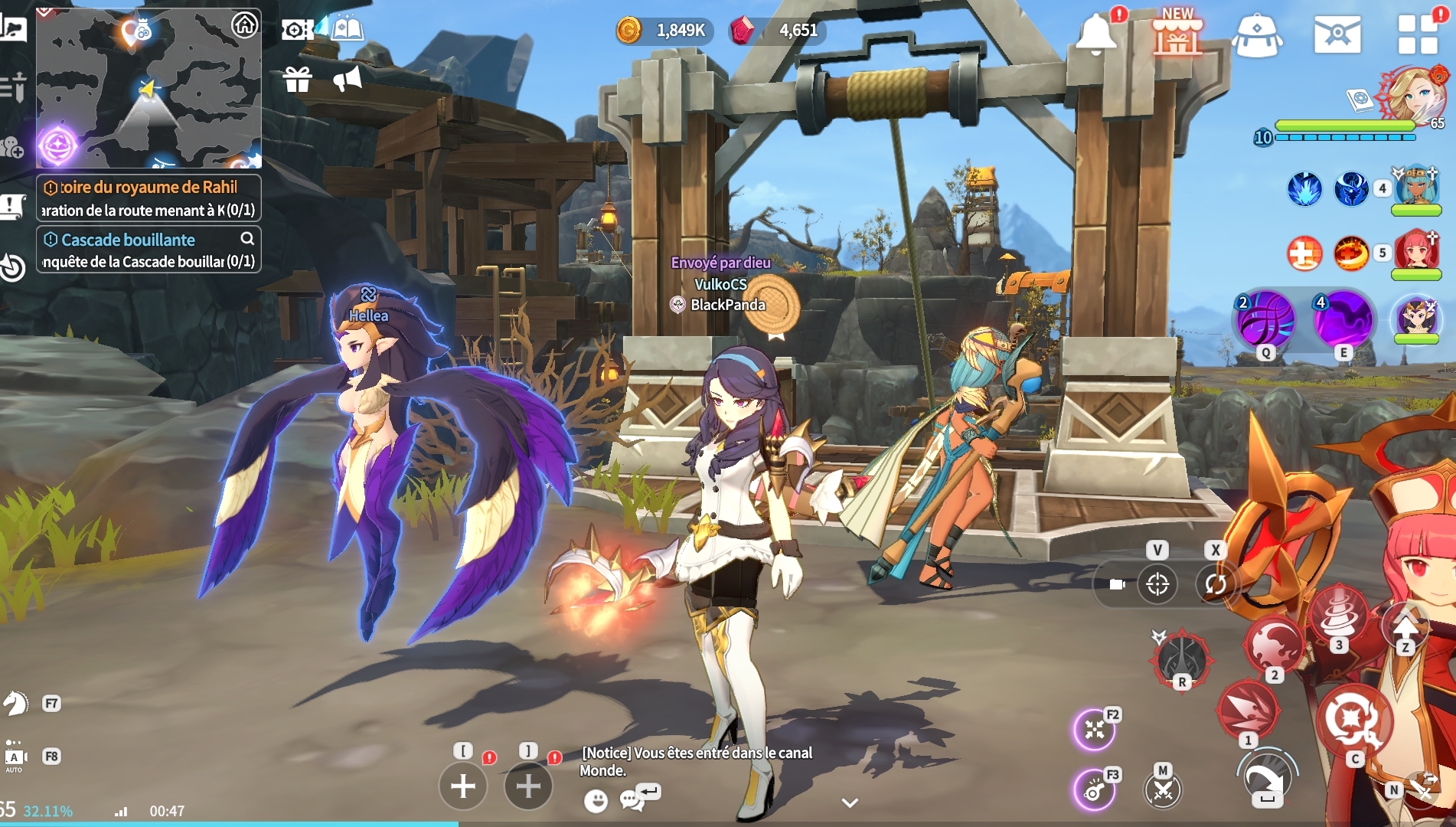This screenshot has height=827, width=1456.
Task: Click the horse mount icon
Action: point(15,703)
